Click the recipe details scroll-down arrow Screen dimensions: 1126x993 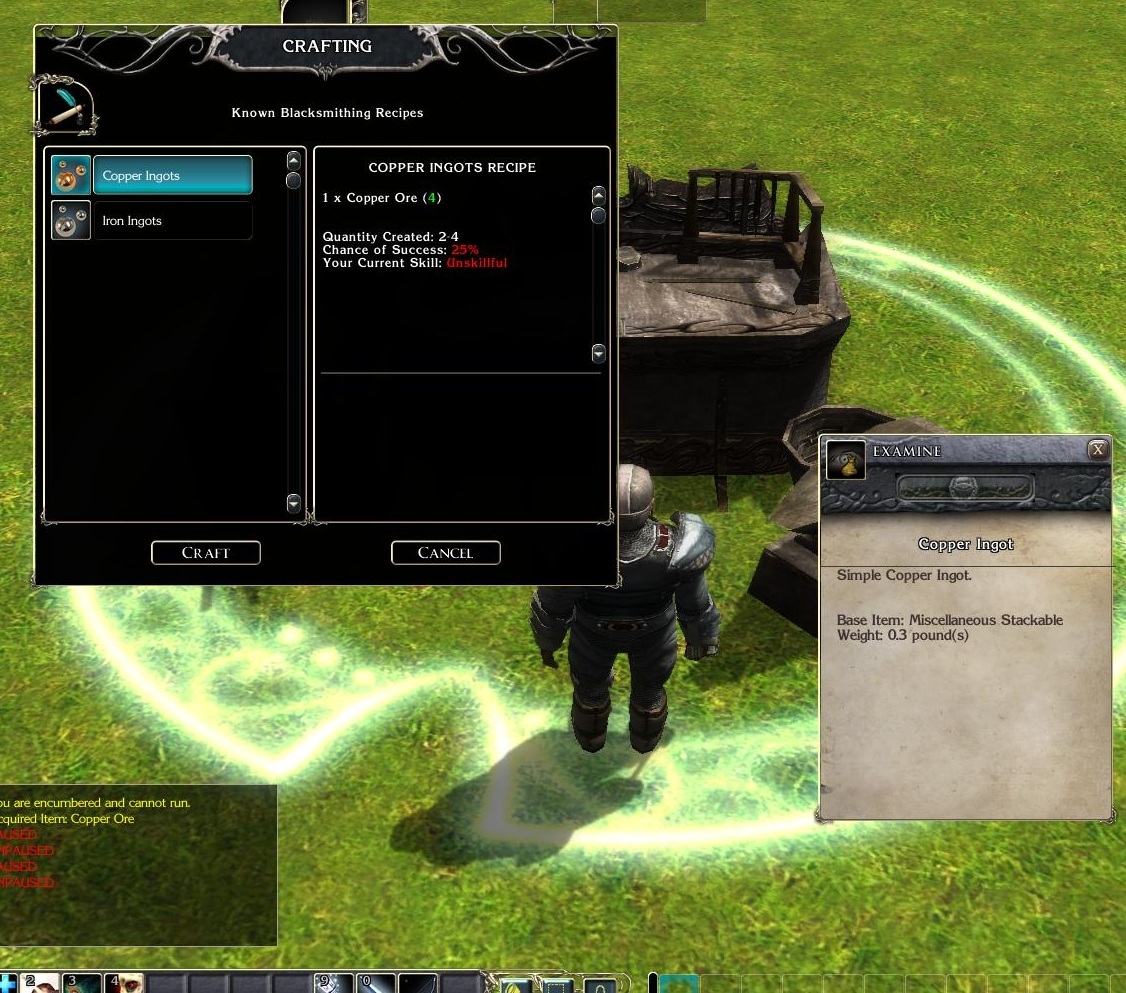coord(598,353)
